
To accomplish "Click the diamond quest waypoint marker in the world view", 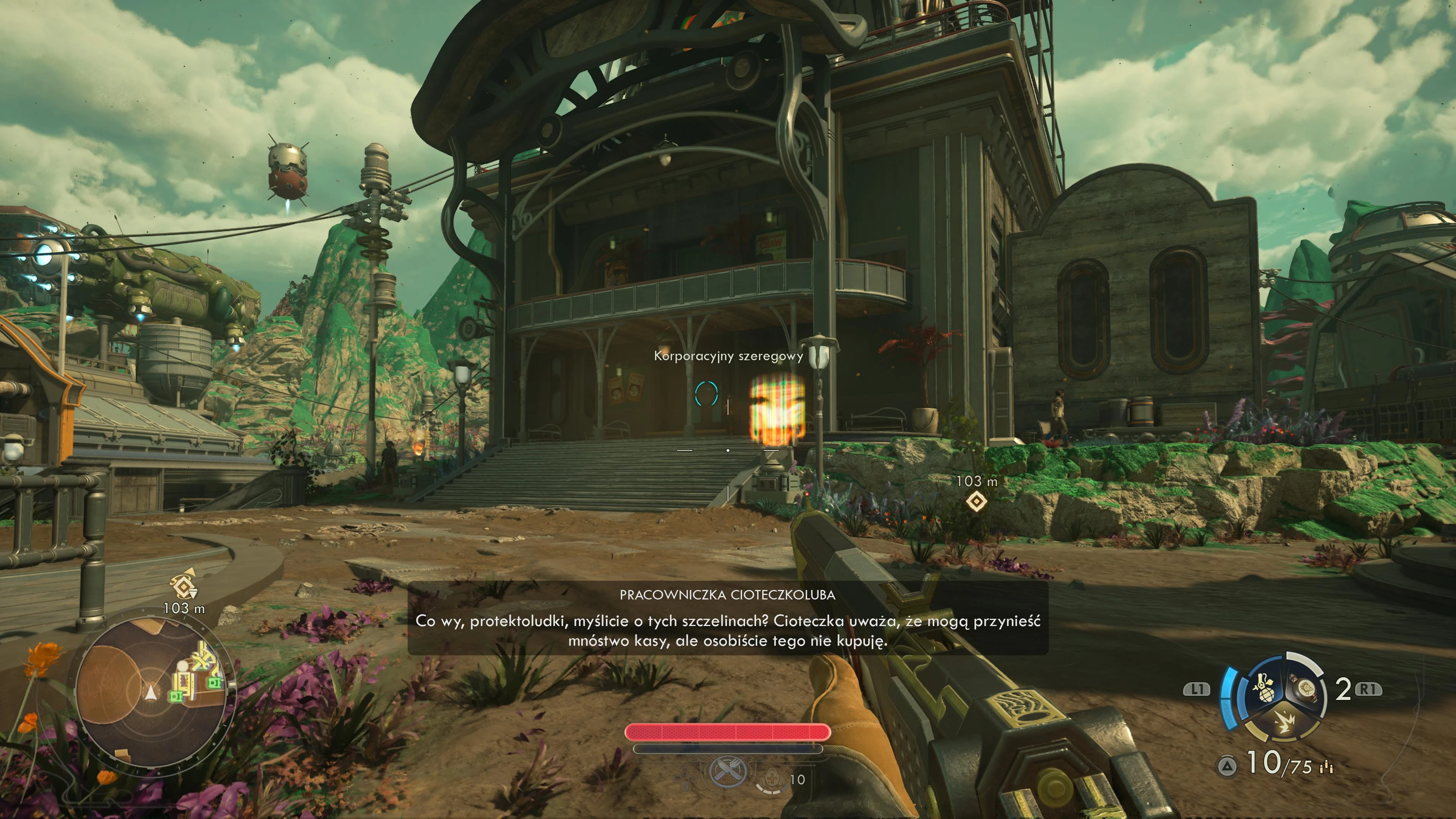I will 976,501.
